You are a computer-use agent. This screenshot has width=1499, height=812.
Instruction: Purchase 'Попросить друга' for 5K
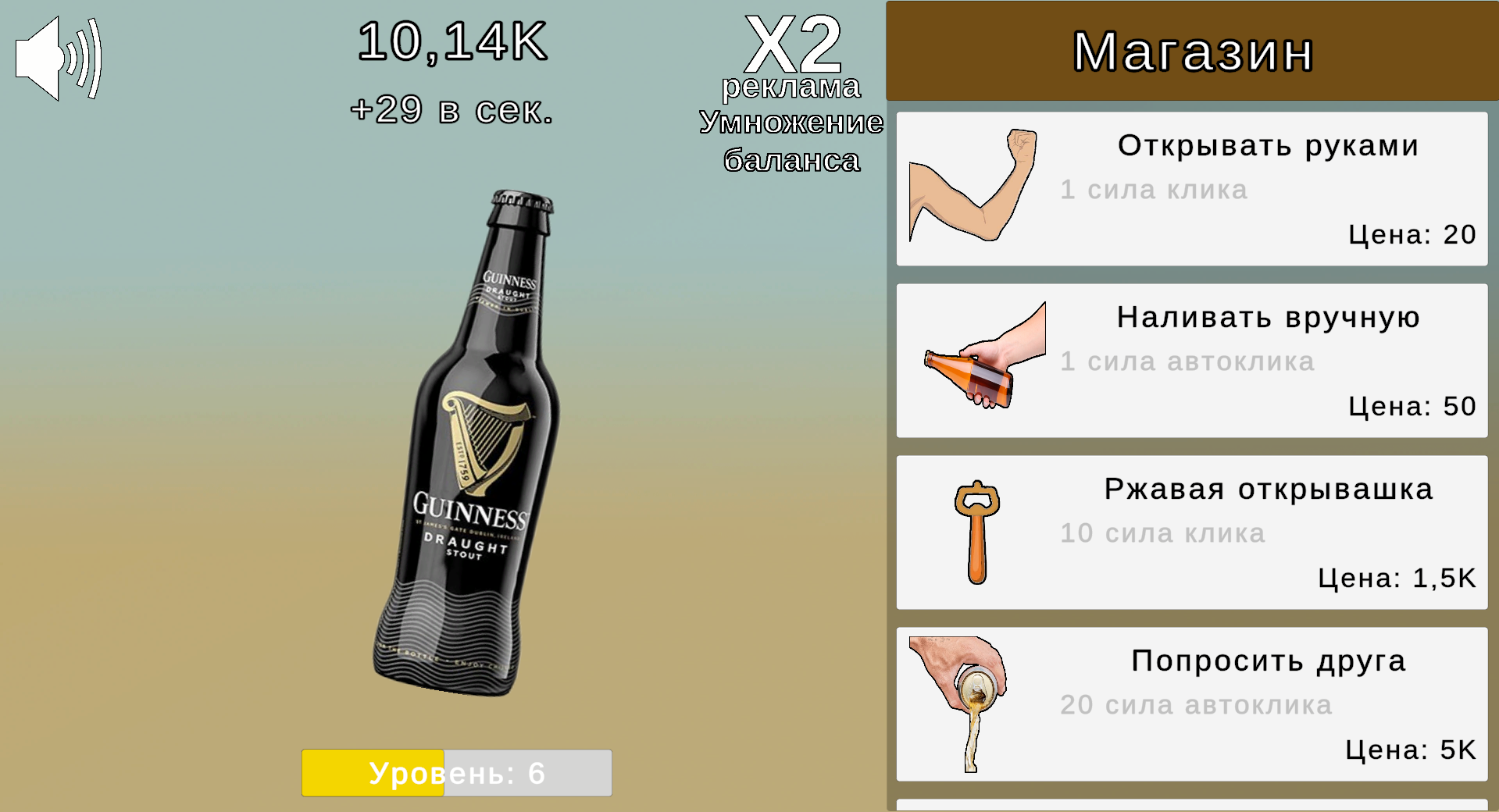pos(1191,703)
